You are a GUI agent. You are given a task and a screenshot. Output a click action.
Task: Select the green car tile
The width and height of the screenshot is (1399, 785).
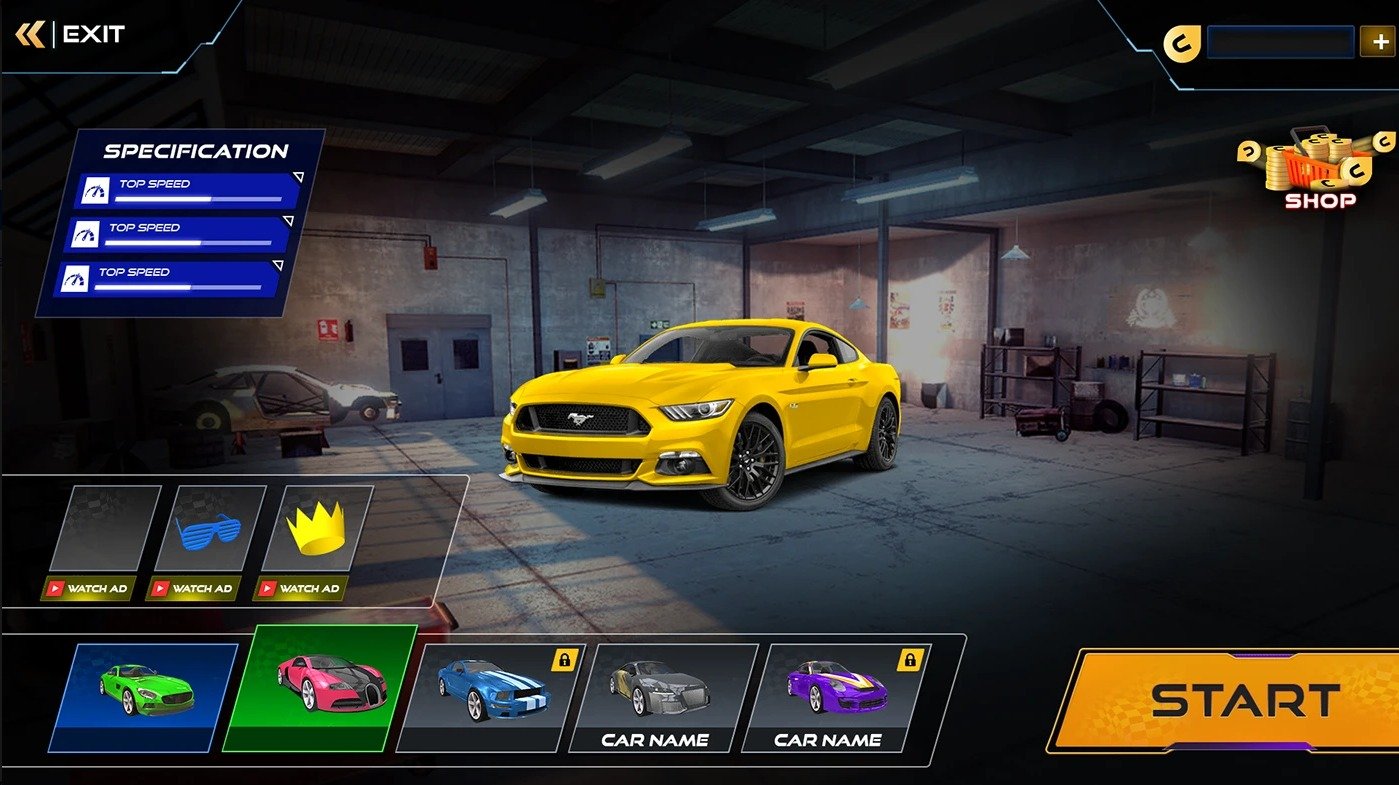[x=146, y=696]
